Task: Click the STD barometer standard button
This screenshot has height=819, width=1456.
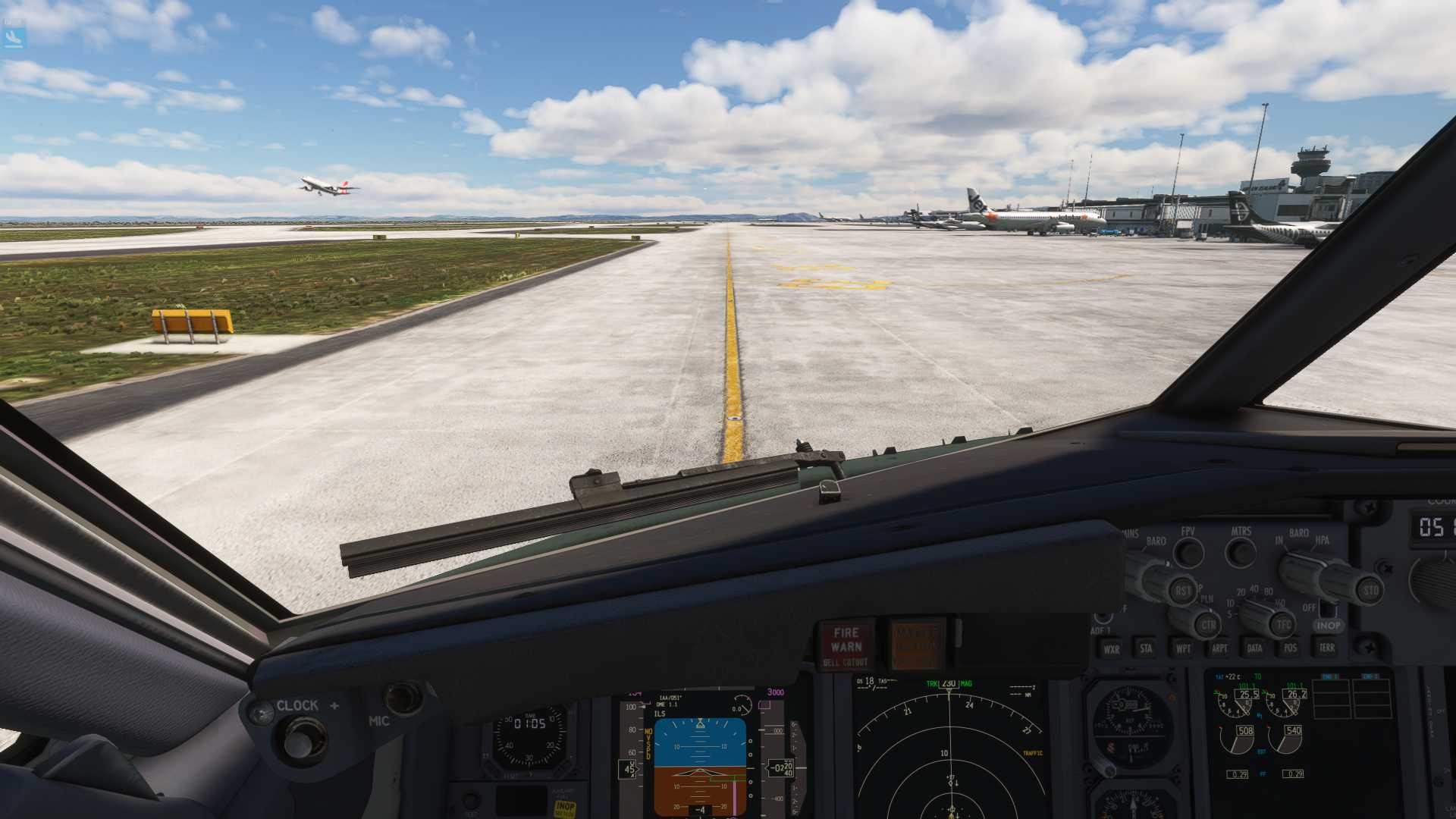Action: (x=1370, y=590)
